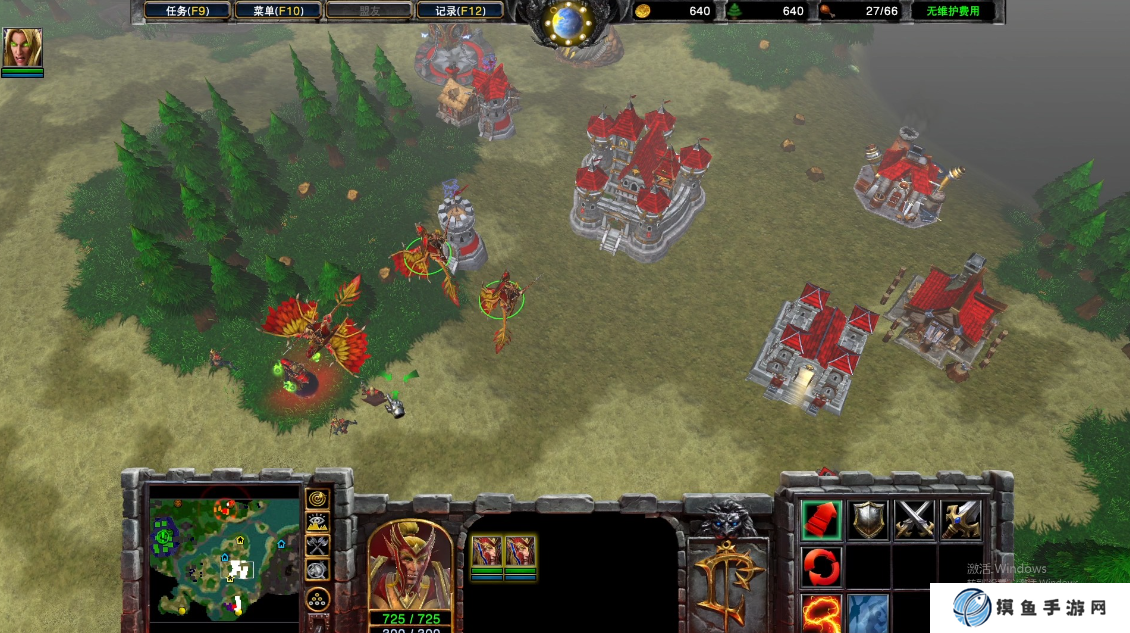Activate the crossed-swords Attack command
Screen dimensions: 1130x633
point(914,519)
